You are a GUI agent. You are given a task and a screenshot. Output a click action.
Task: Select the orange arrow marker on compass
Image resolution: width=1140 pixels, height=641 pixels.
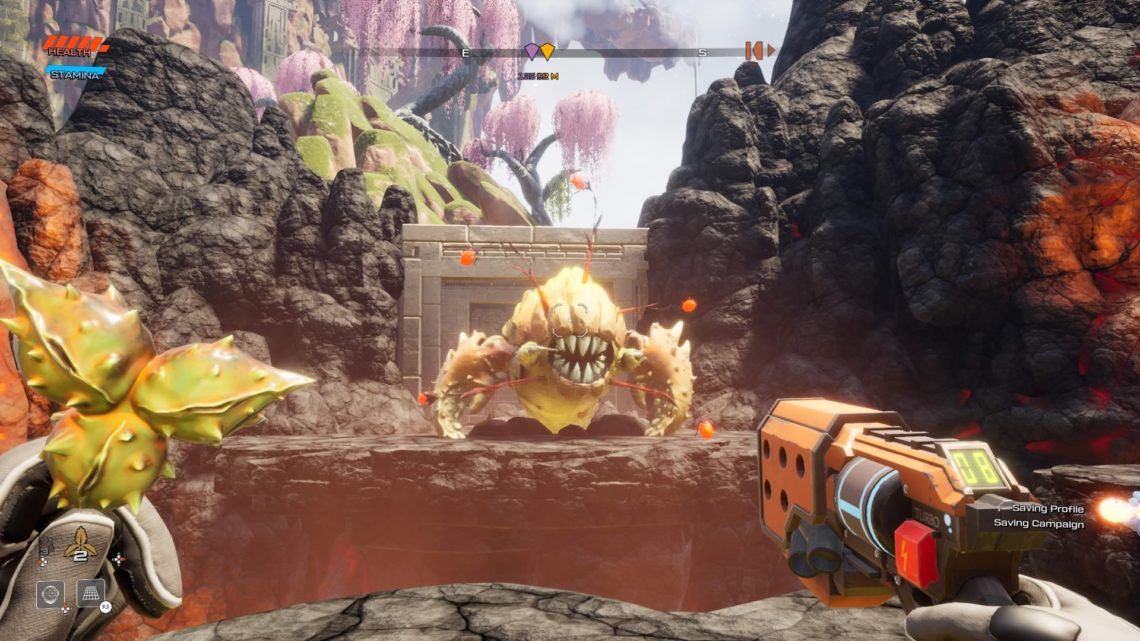pyautogui.click(x=759, y=50)
